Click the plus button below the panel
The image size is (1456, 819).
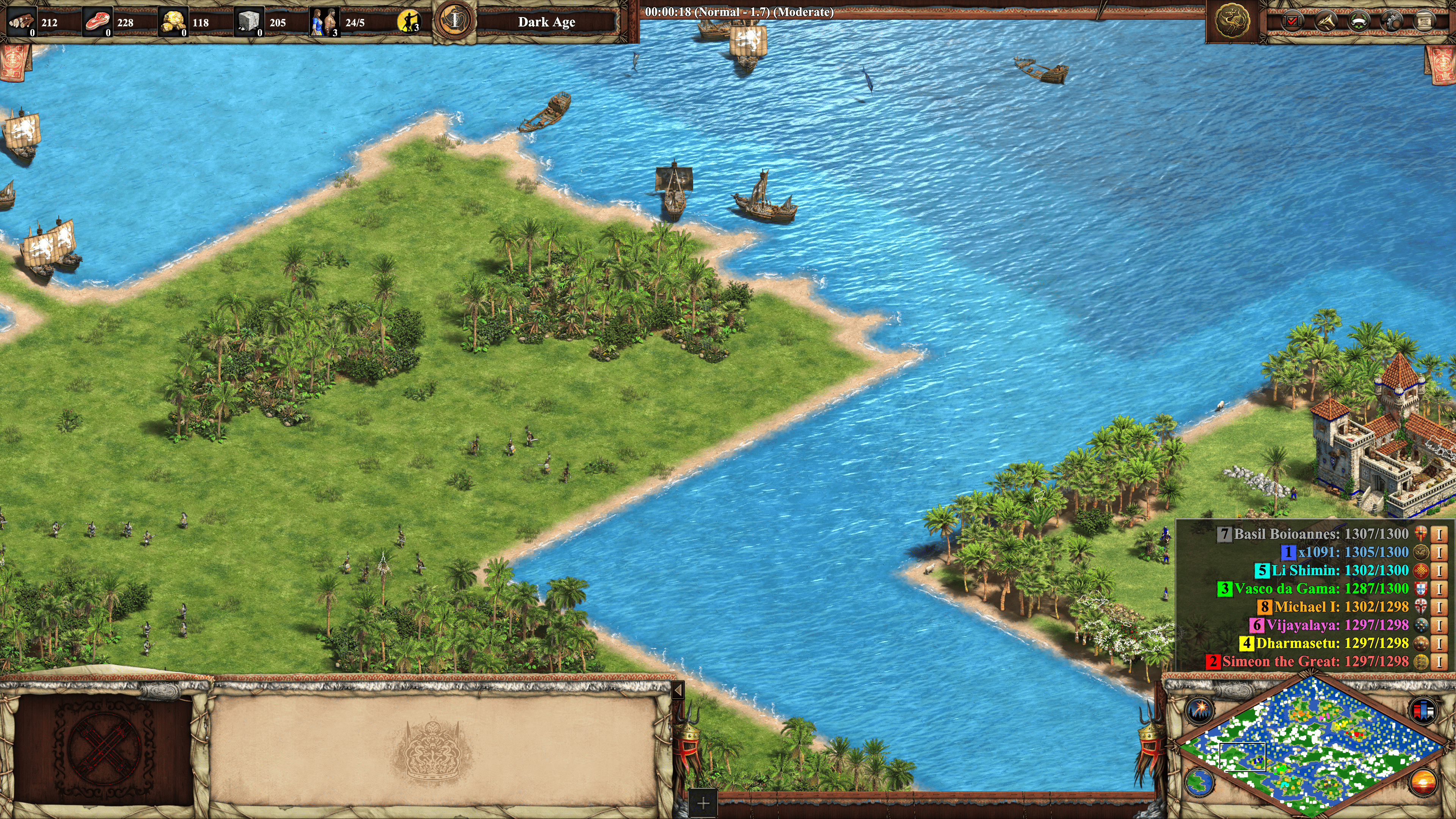tap(703, 803)
